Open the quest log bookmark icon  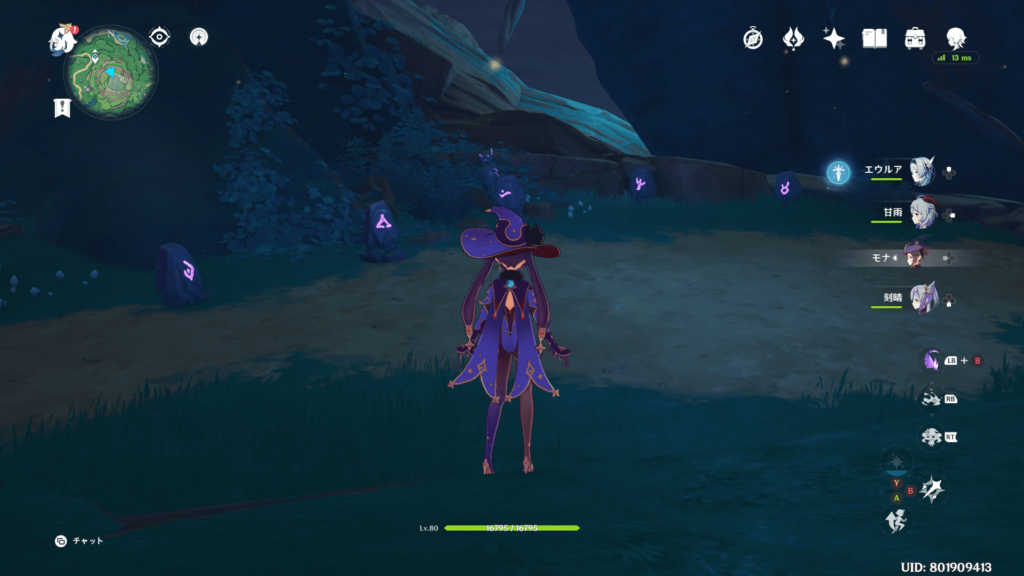[61, 108]
